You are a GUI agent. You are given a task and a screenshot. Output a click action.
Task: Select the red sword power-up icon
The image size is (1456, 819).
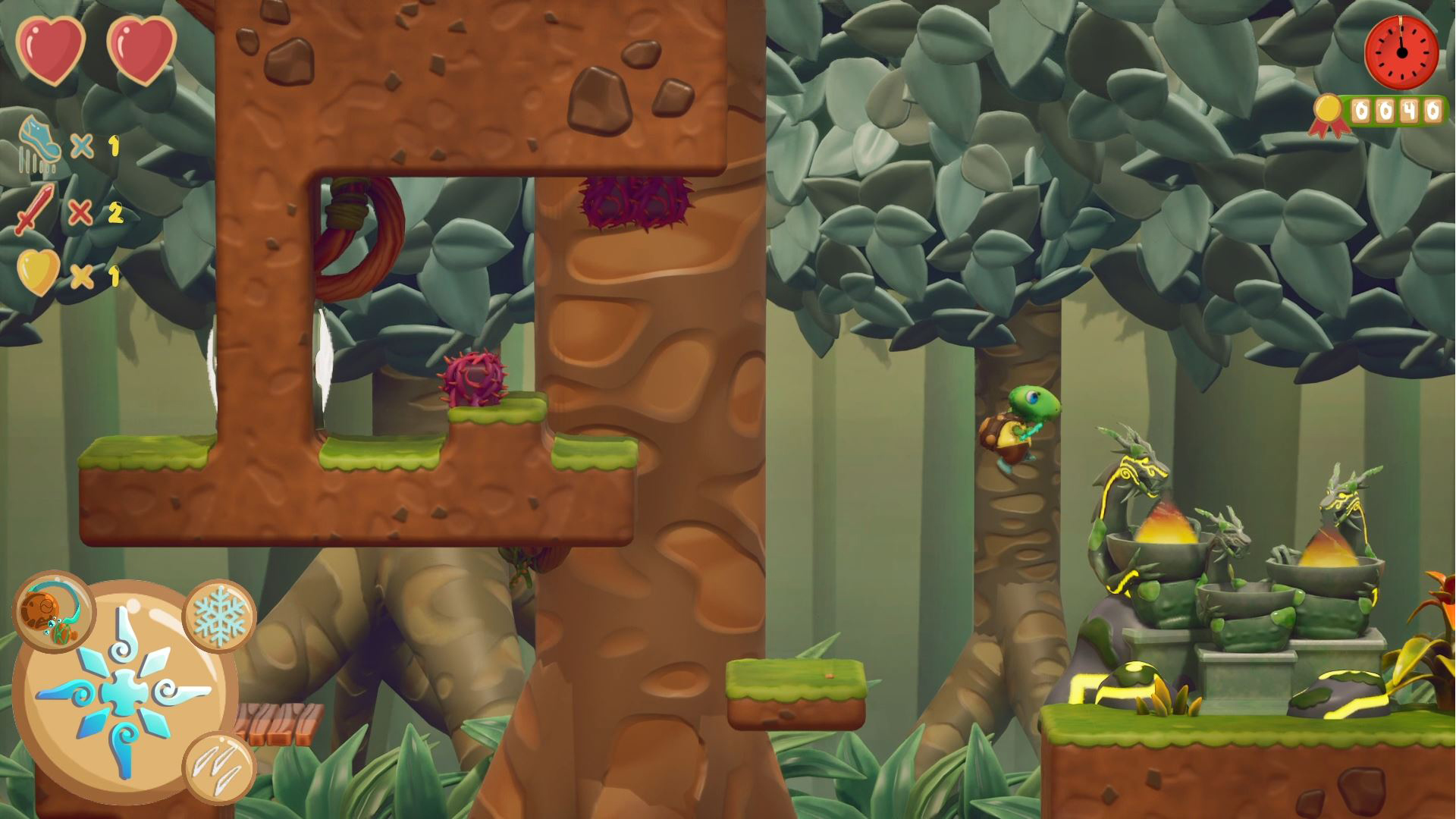tap(34, 209)
